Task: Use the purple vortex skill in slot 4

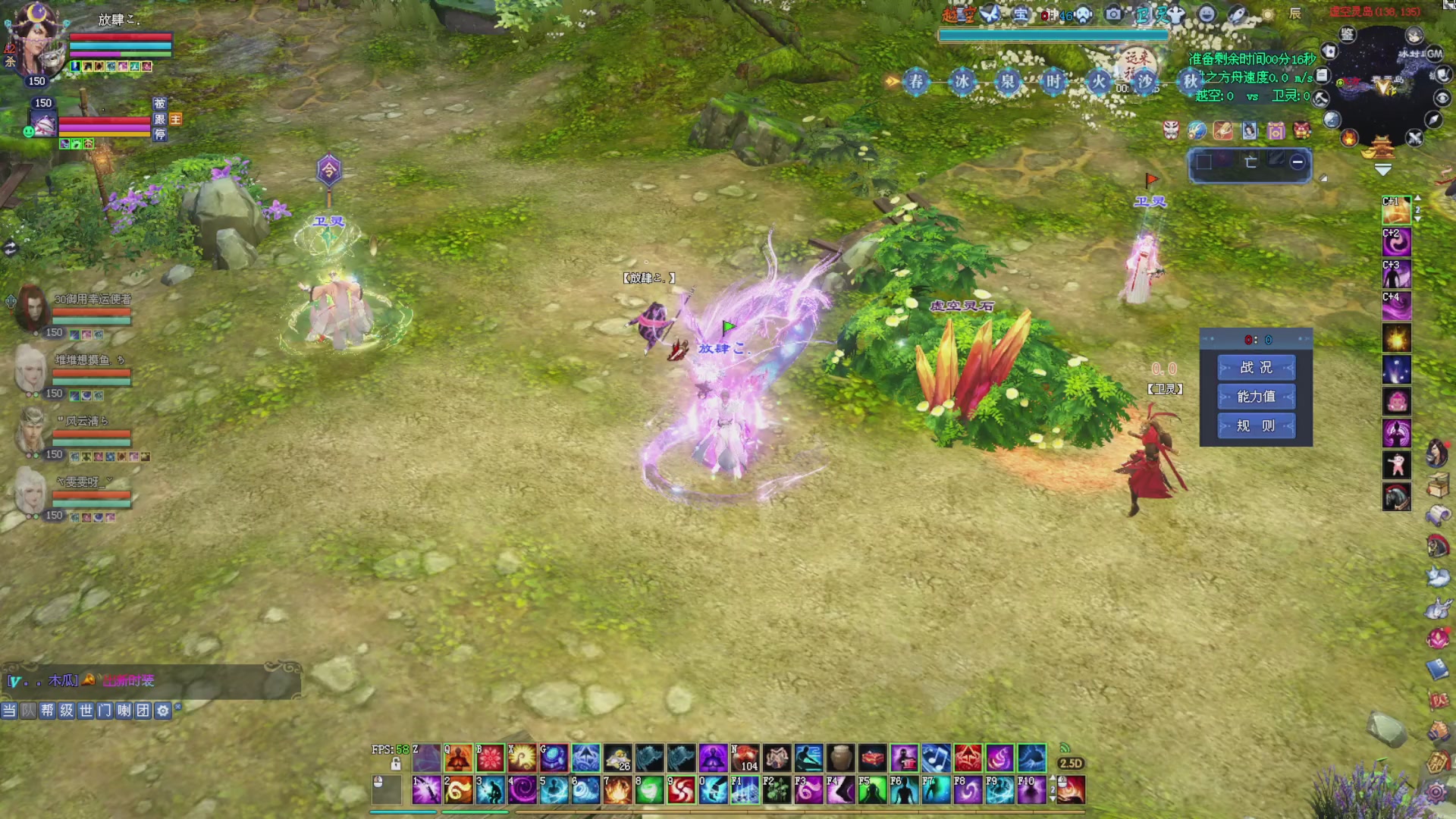Action: (522, 790)
